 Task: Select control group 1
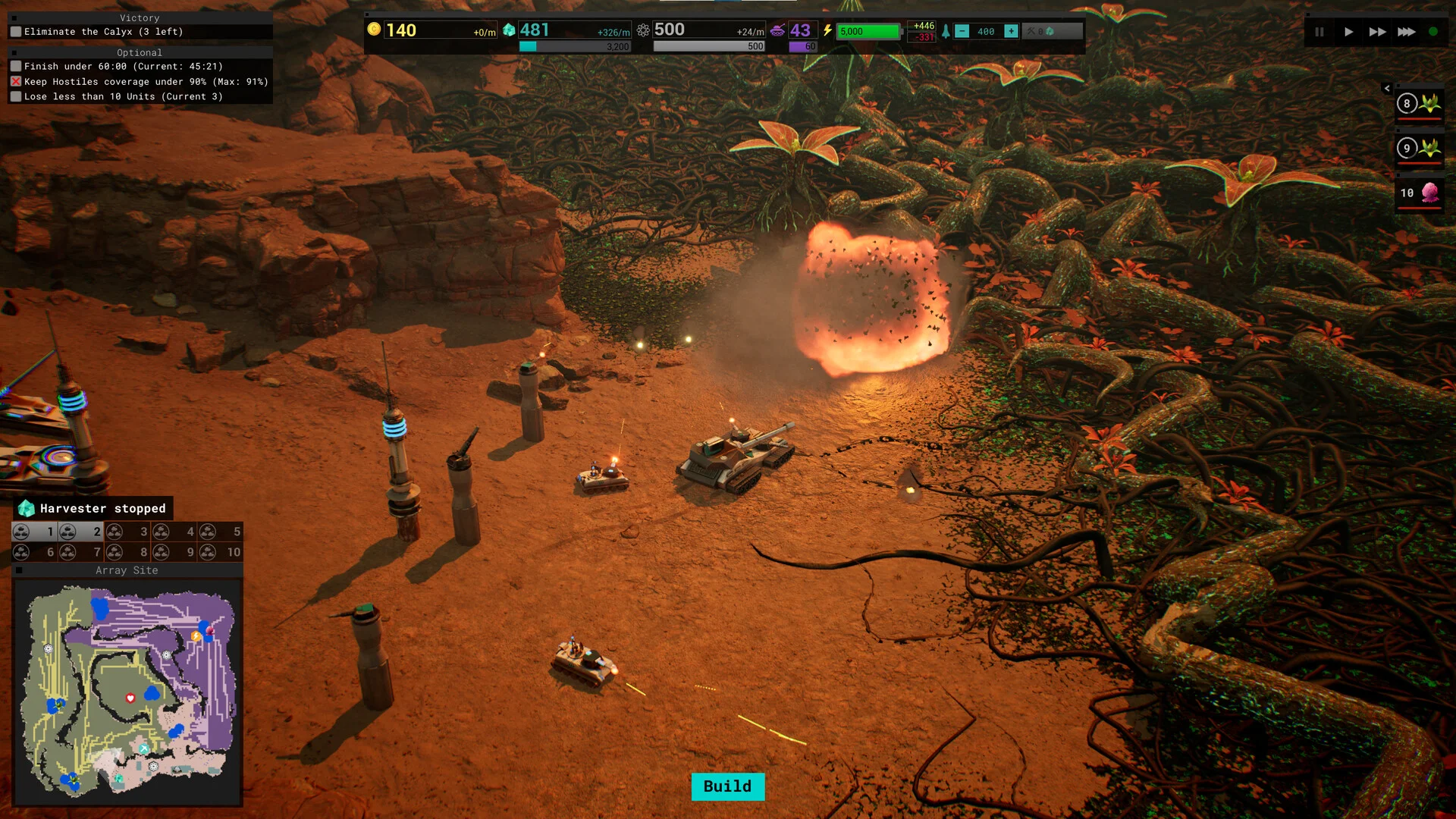pyautogui.click(x=36, y=532)
